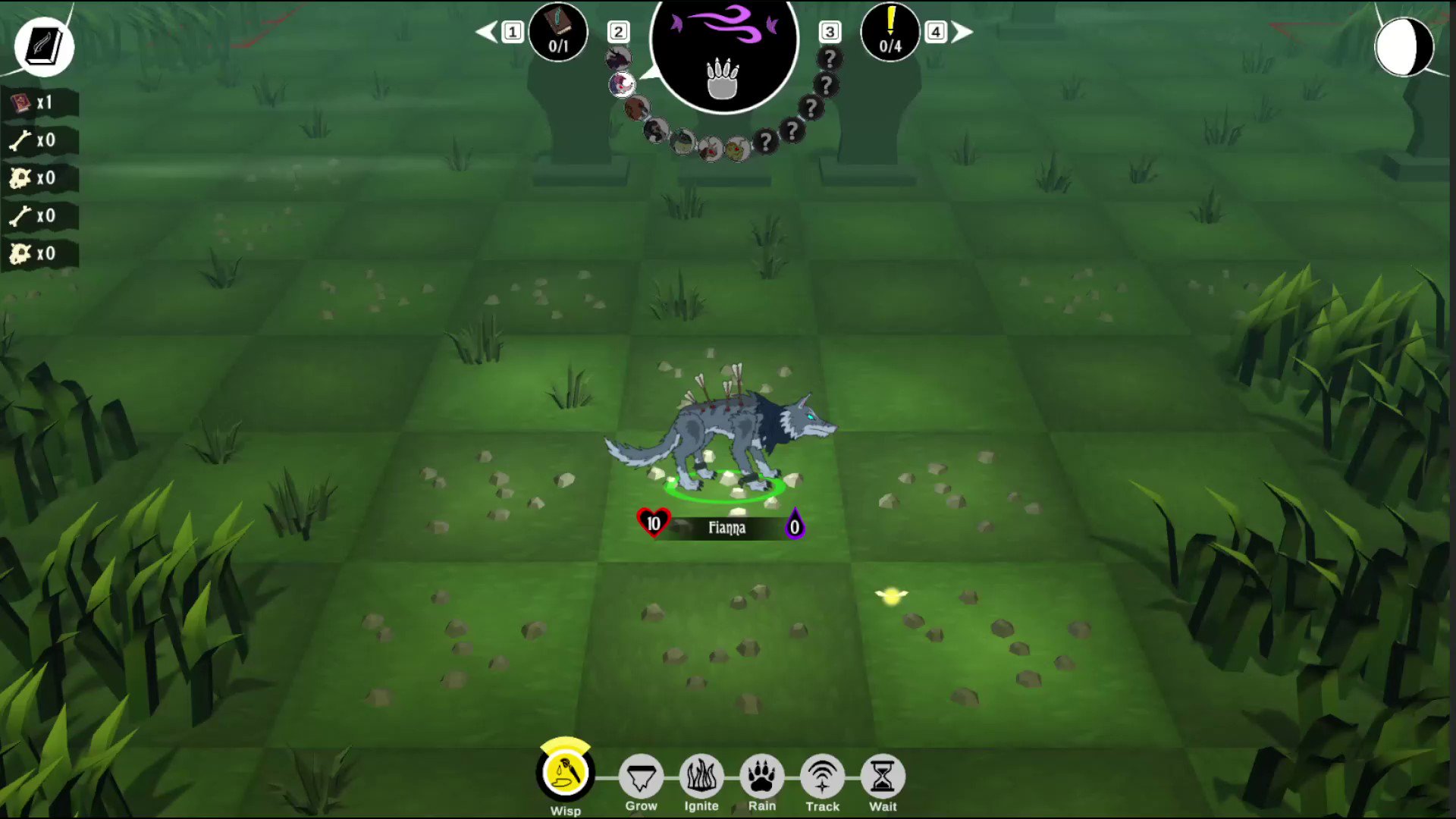Use the Rain action
The image size is (1456, 819).
pyautogui.click(x=761, y=776)
